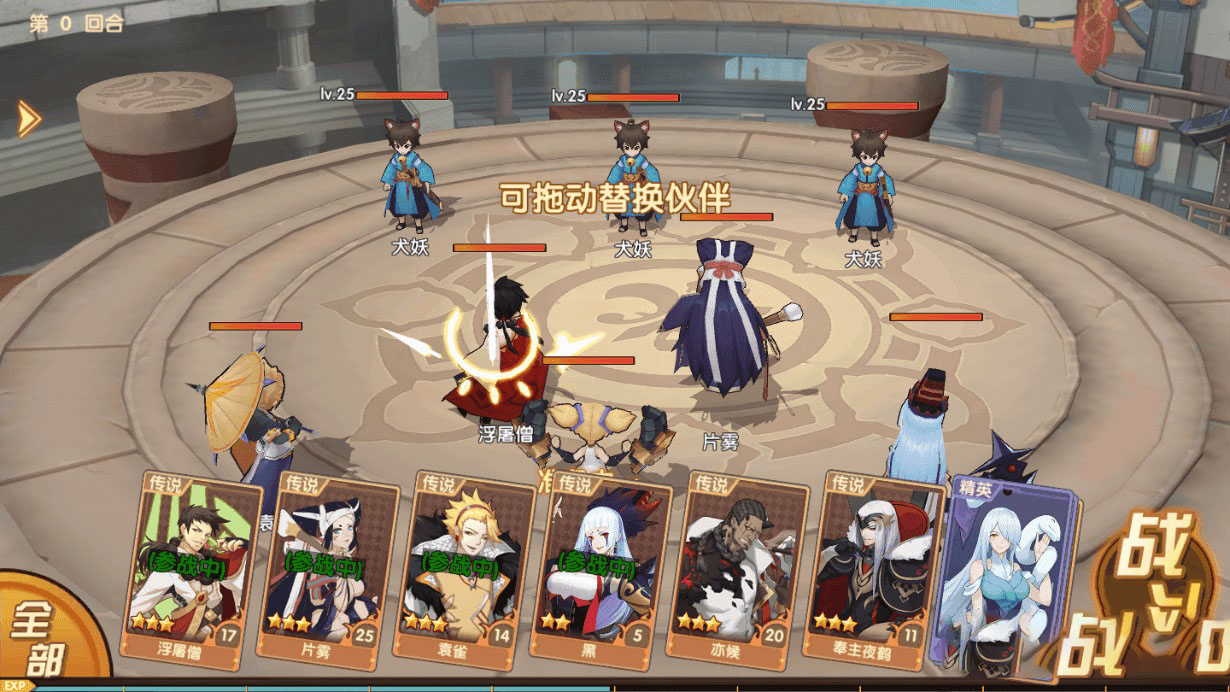Choose the 亦候 hero card
Image resolution: width=1230 pixels, height=692 pixels.
[x=739, y=570]
